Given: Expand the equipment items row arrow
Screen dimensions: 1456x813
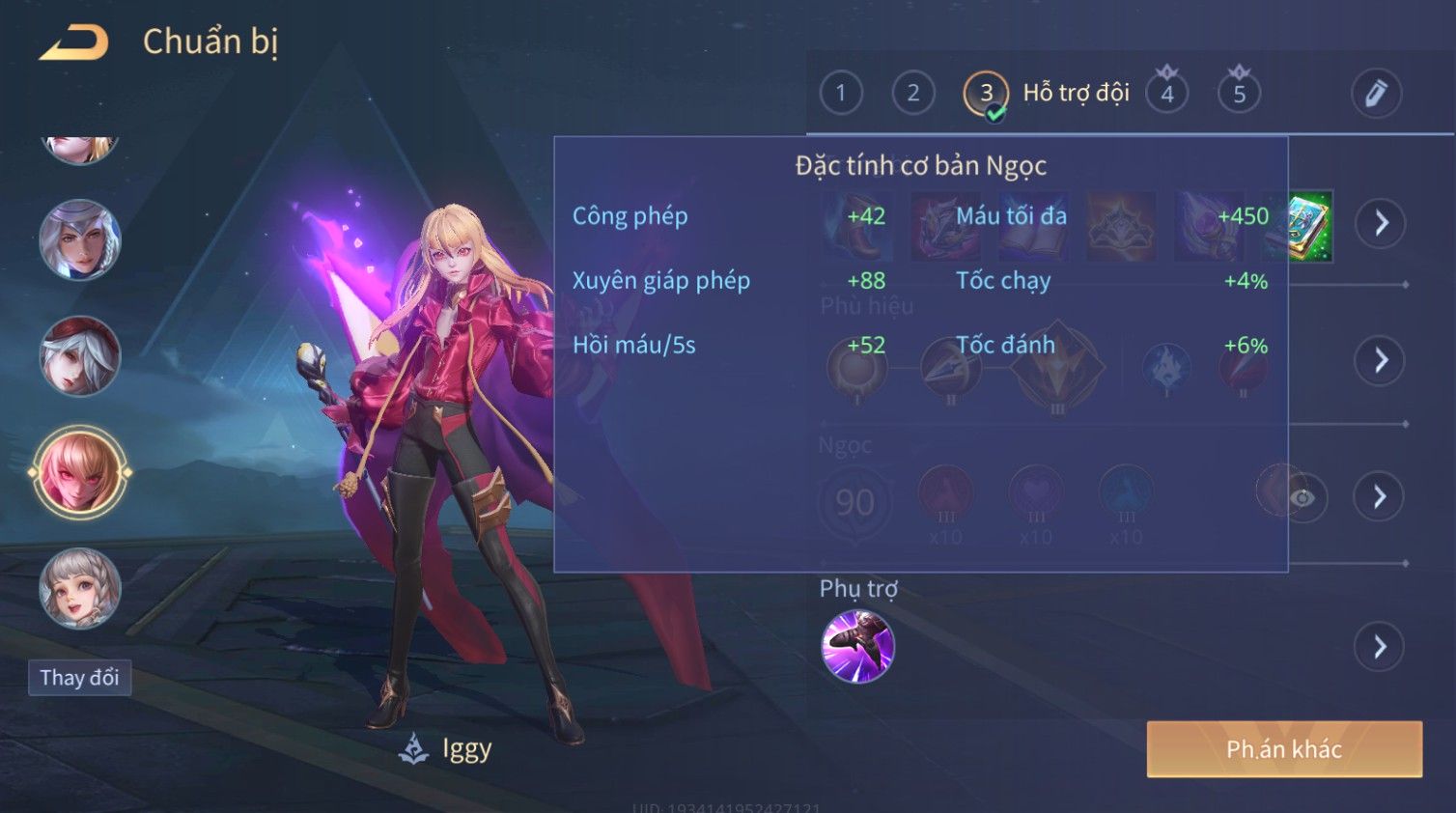Looking at the screenshot, I should coord(1380,223).
